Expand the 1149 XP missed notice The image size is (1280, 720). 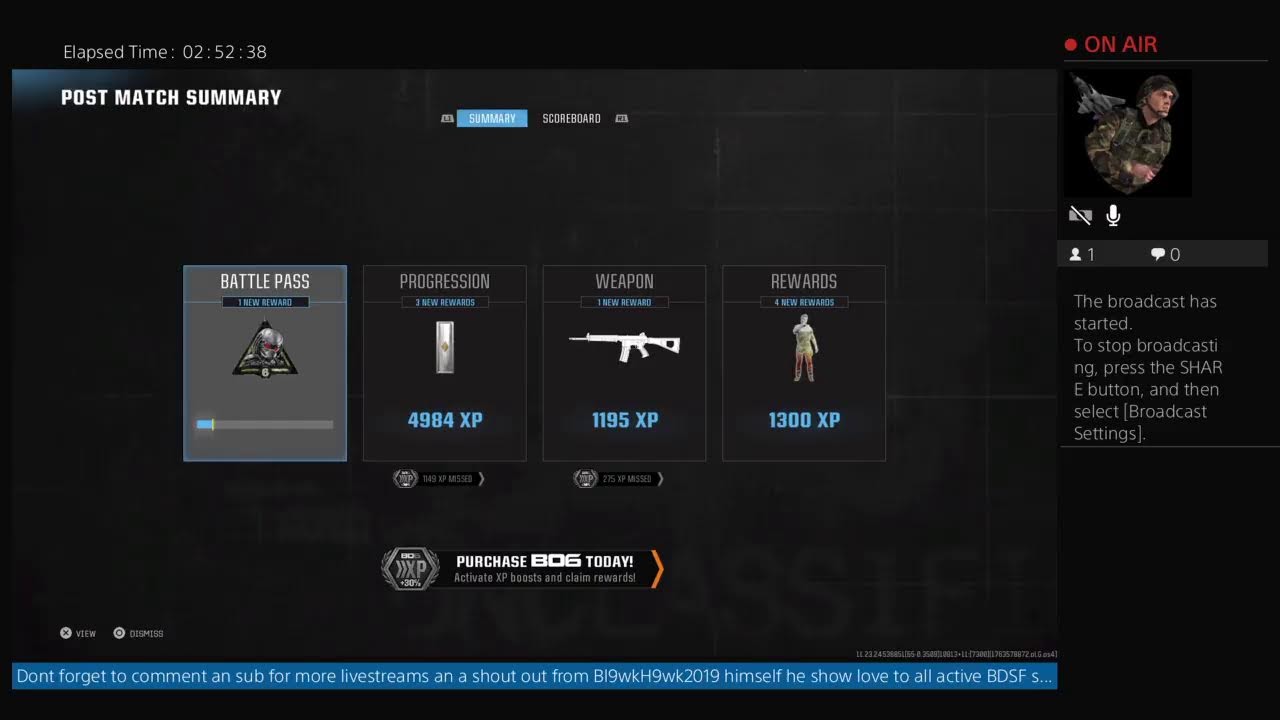tap(439, 479)
